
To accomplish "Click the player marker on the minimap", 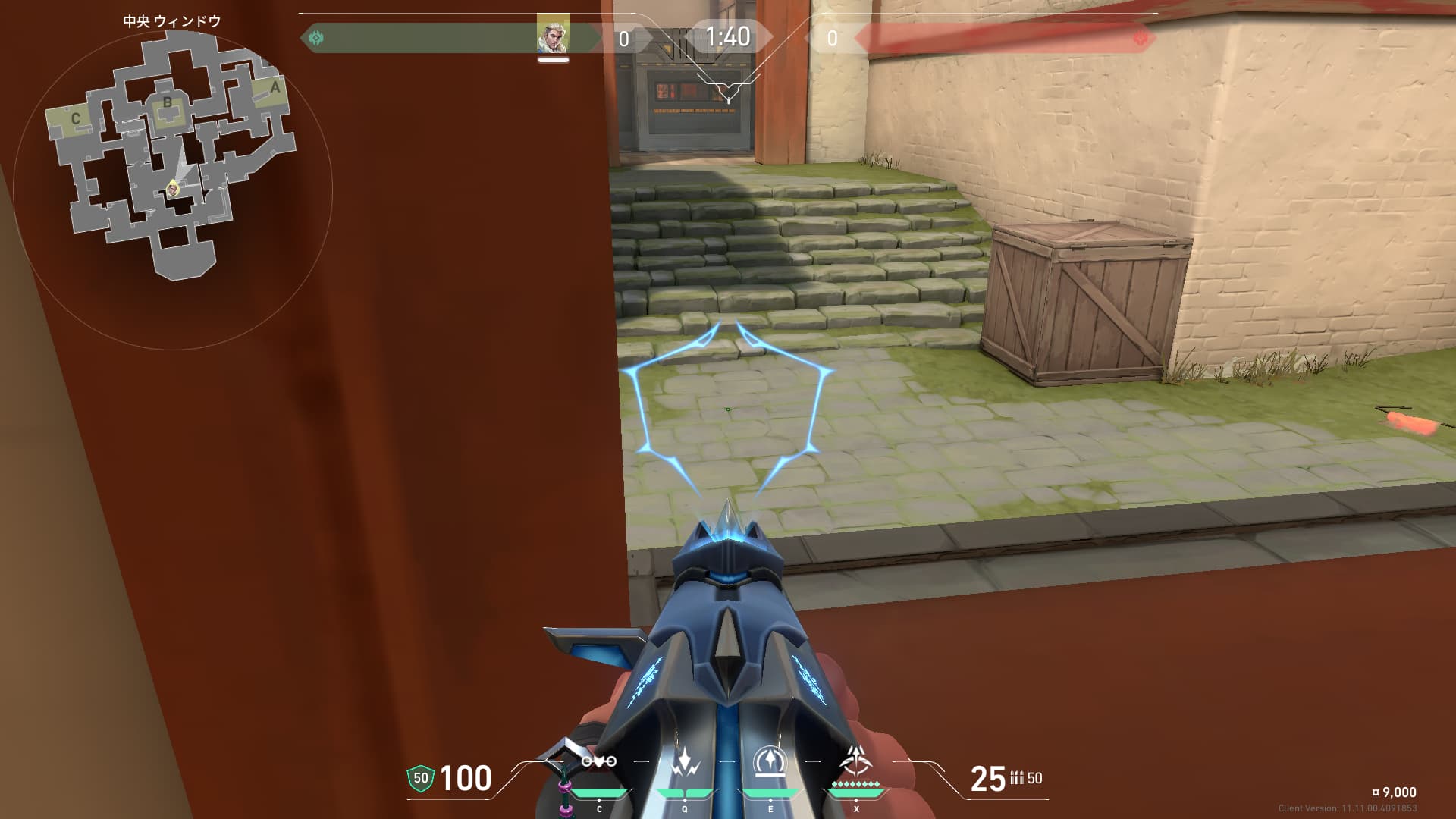I will (x=174, y=189).
